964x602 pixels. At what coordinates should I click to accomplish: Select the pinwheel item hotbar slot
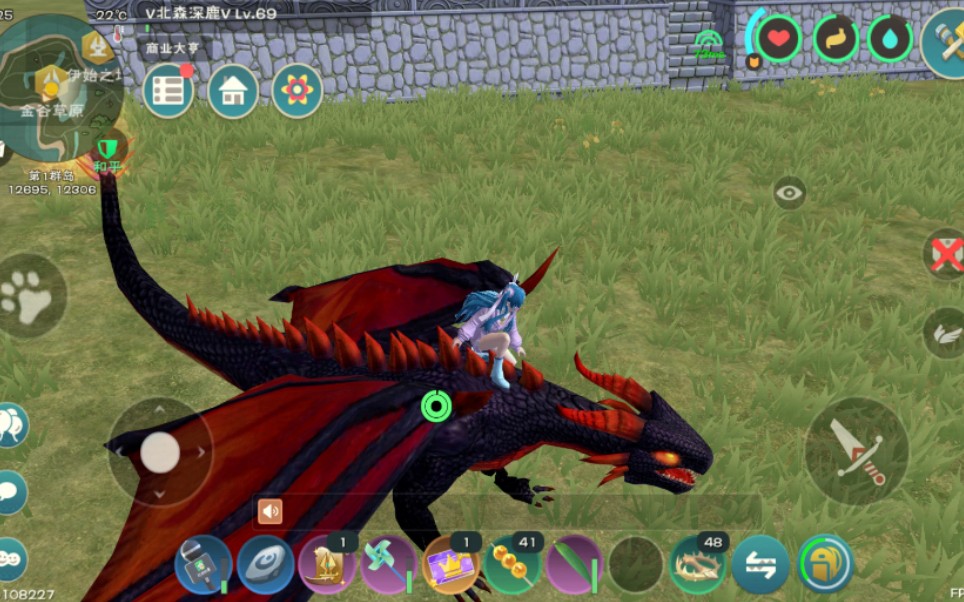[x=388, y=565]
